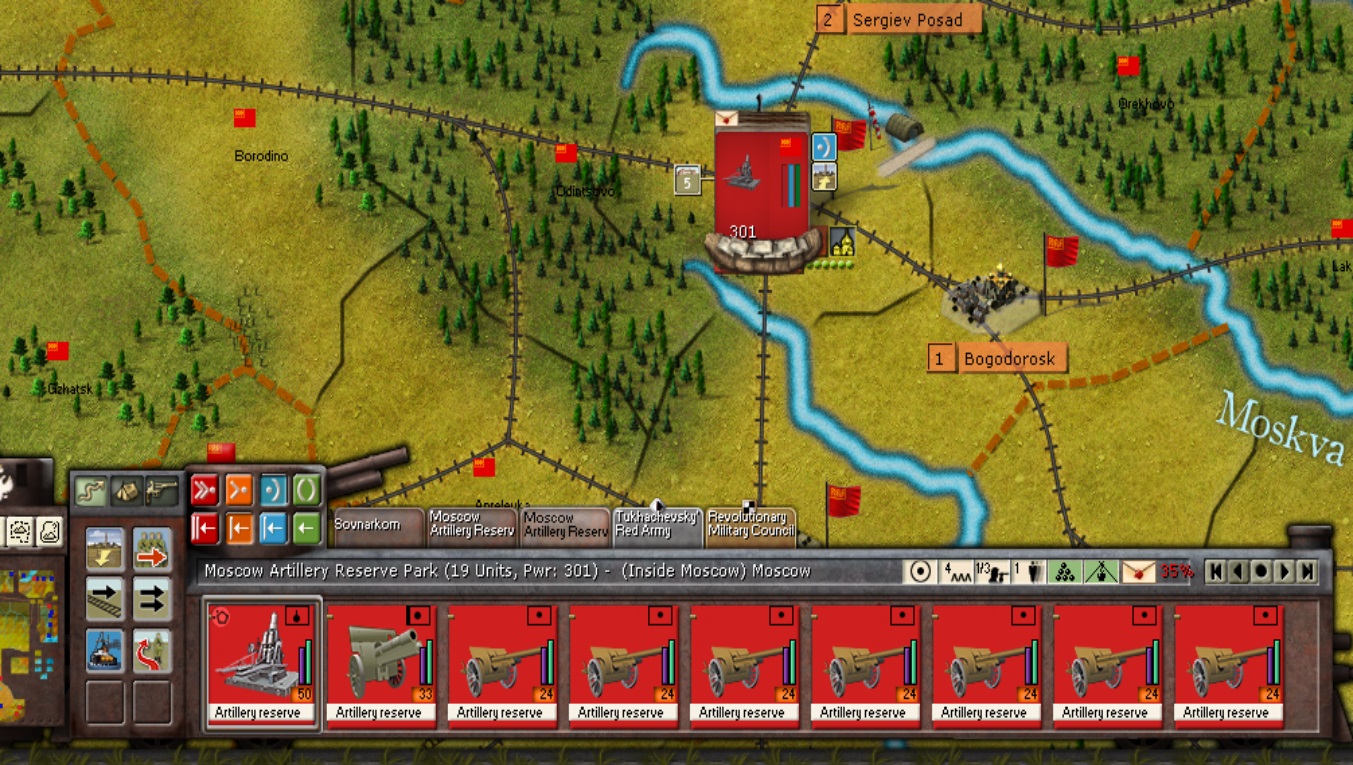
Task: Click the stacked cannonballs icon
Action: pyautogui.click(x=1066, y=572)
